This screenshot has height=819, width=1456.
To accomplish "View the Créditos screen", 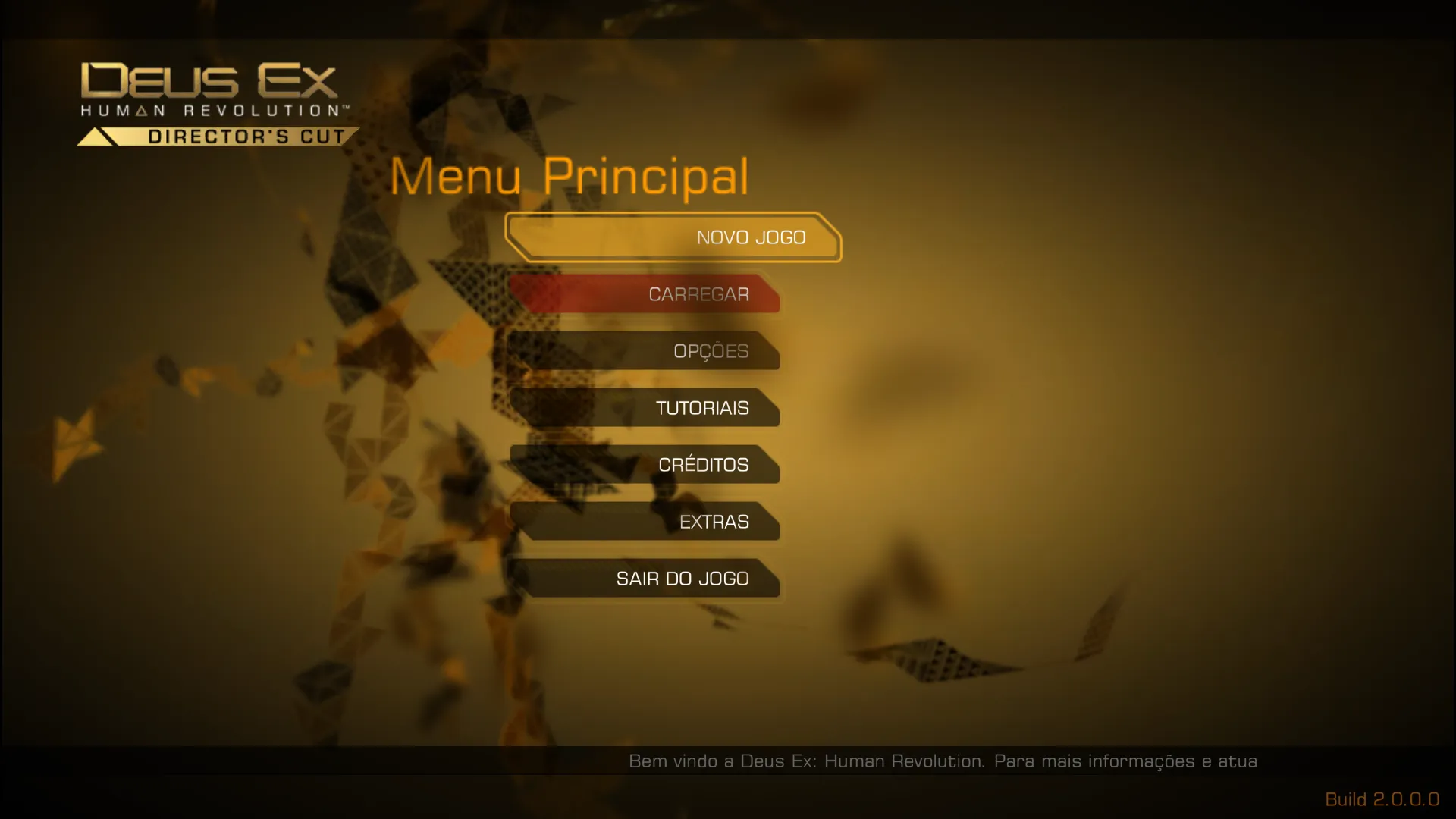I will click(x=646, y=465).
